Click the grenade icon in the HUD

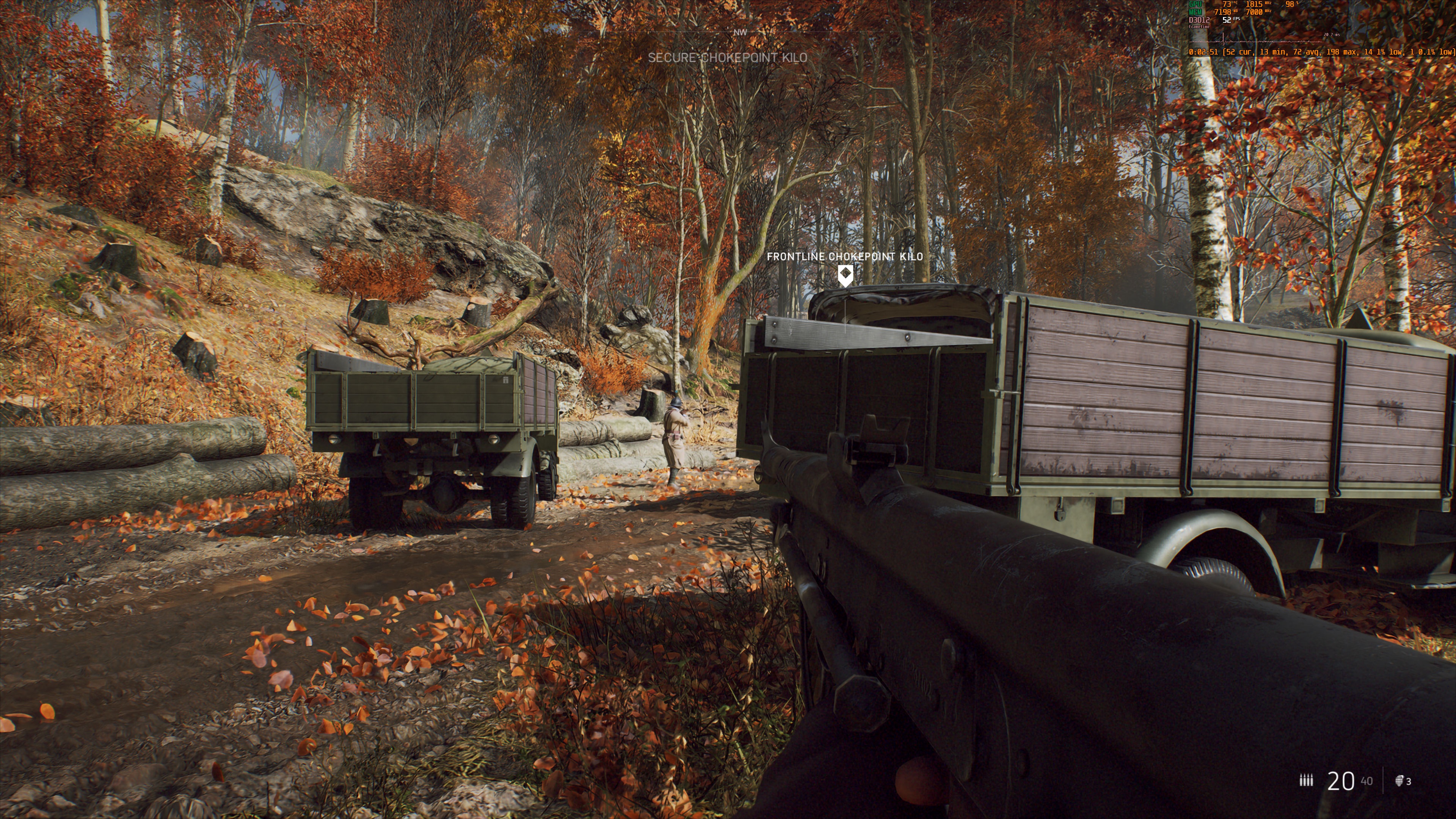click(x=1400, y=781)
